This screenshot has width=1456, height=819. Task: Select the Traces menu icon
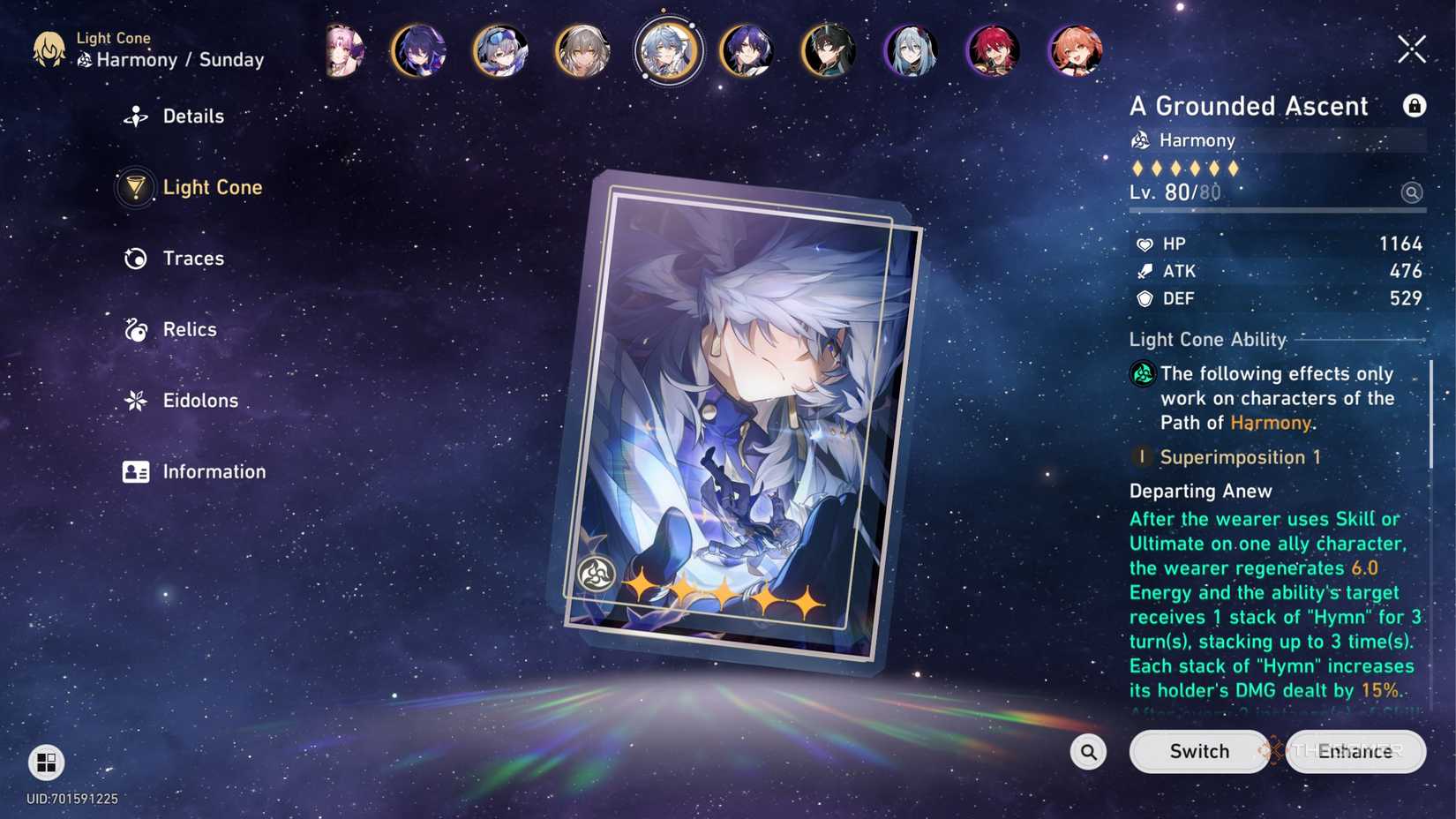134,258
